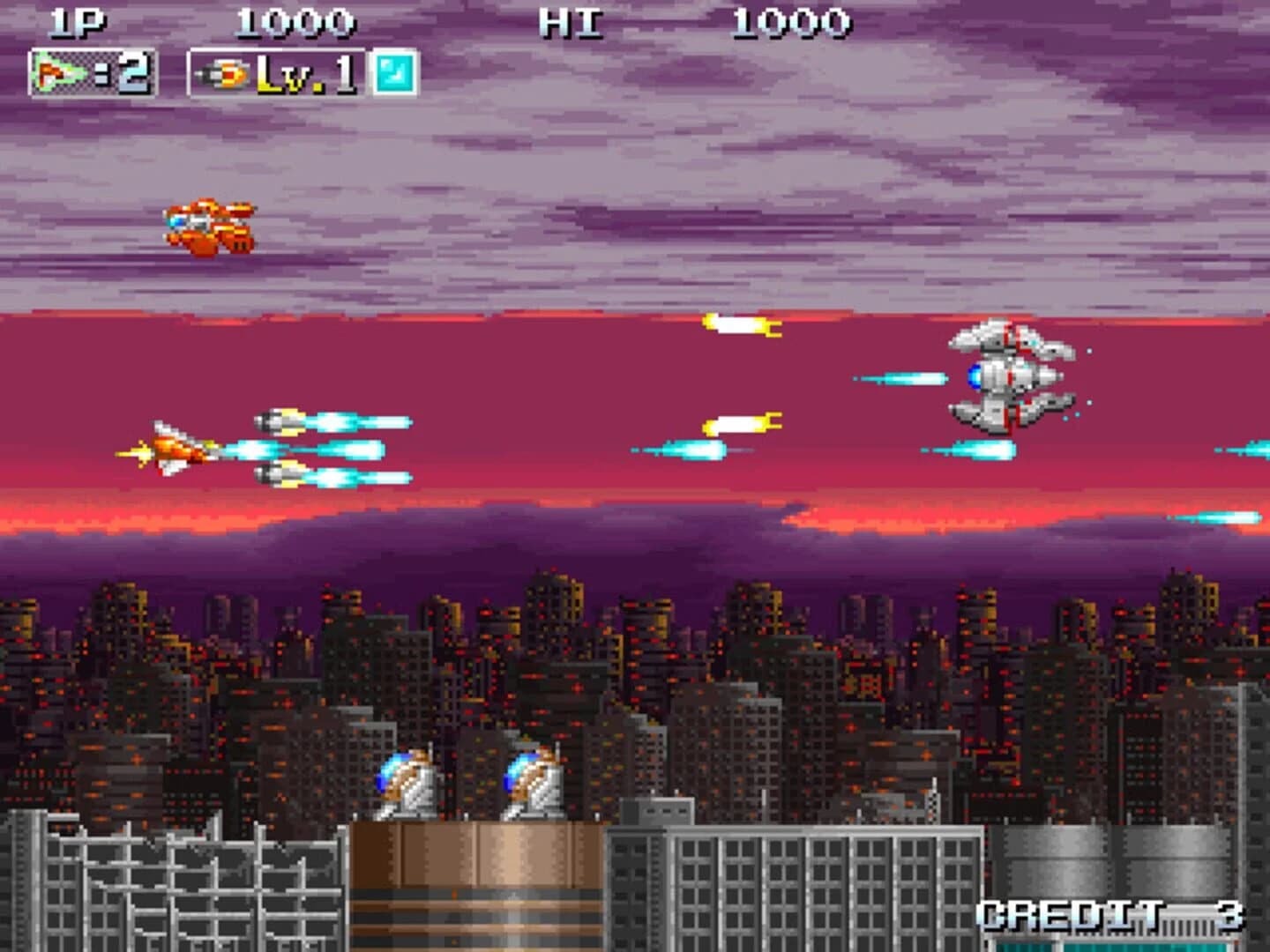Toggle the blue thruster flame on the enemy ship
Image resolution: width=1270 pixels, height=952 pixels.
(x=973, y=375)
